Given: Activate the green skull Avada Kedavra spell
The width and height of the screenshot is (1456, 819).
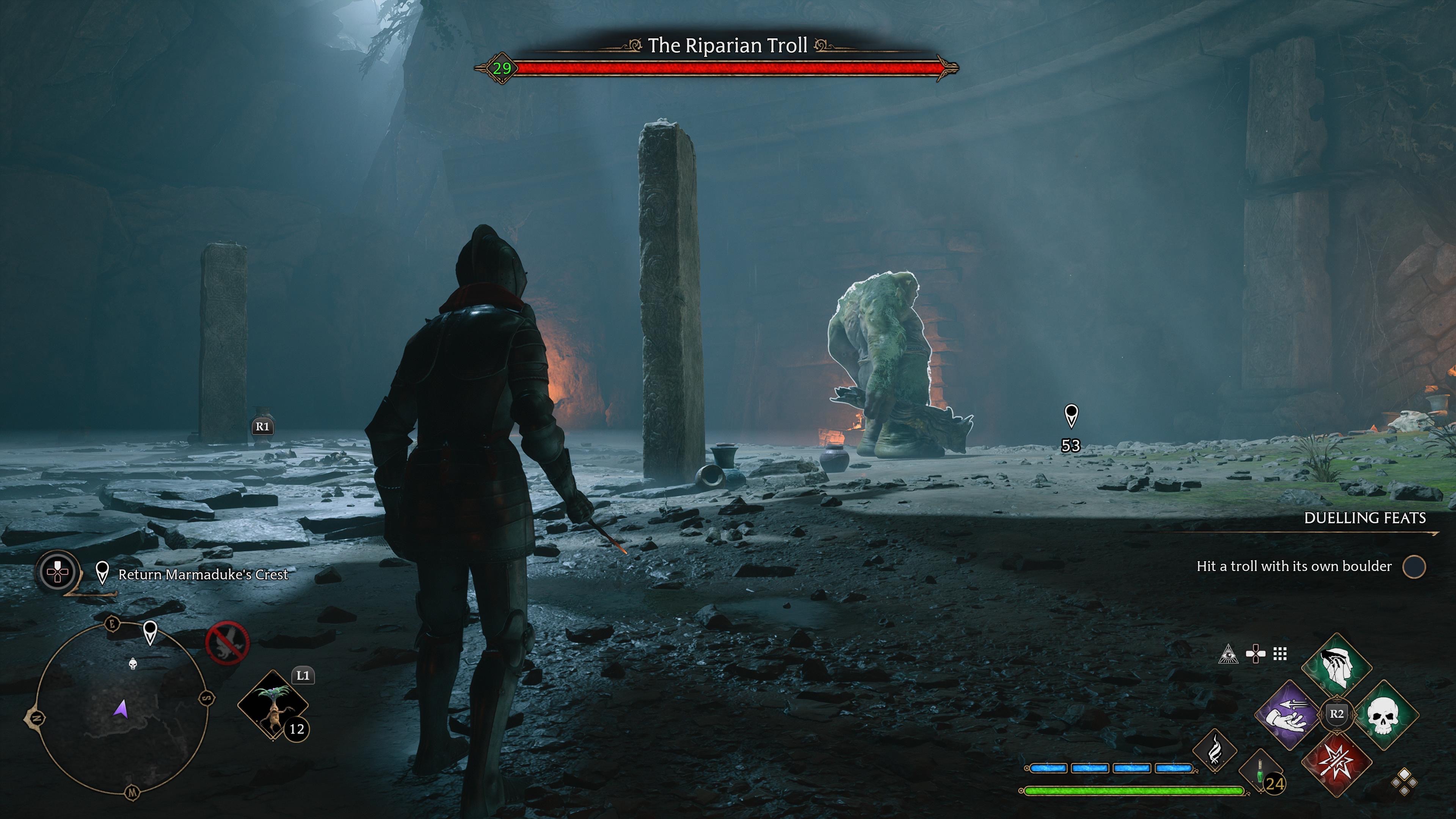Looking at the screenshot, I should (1382, 714).
